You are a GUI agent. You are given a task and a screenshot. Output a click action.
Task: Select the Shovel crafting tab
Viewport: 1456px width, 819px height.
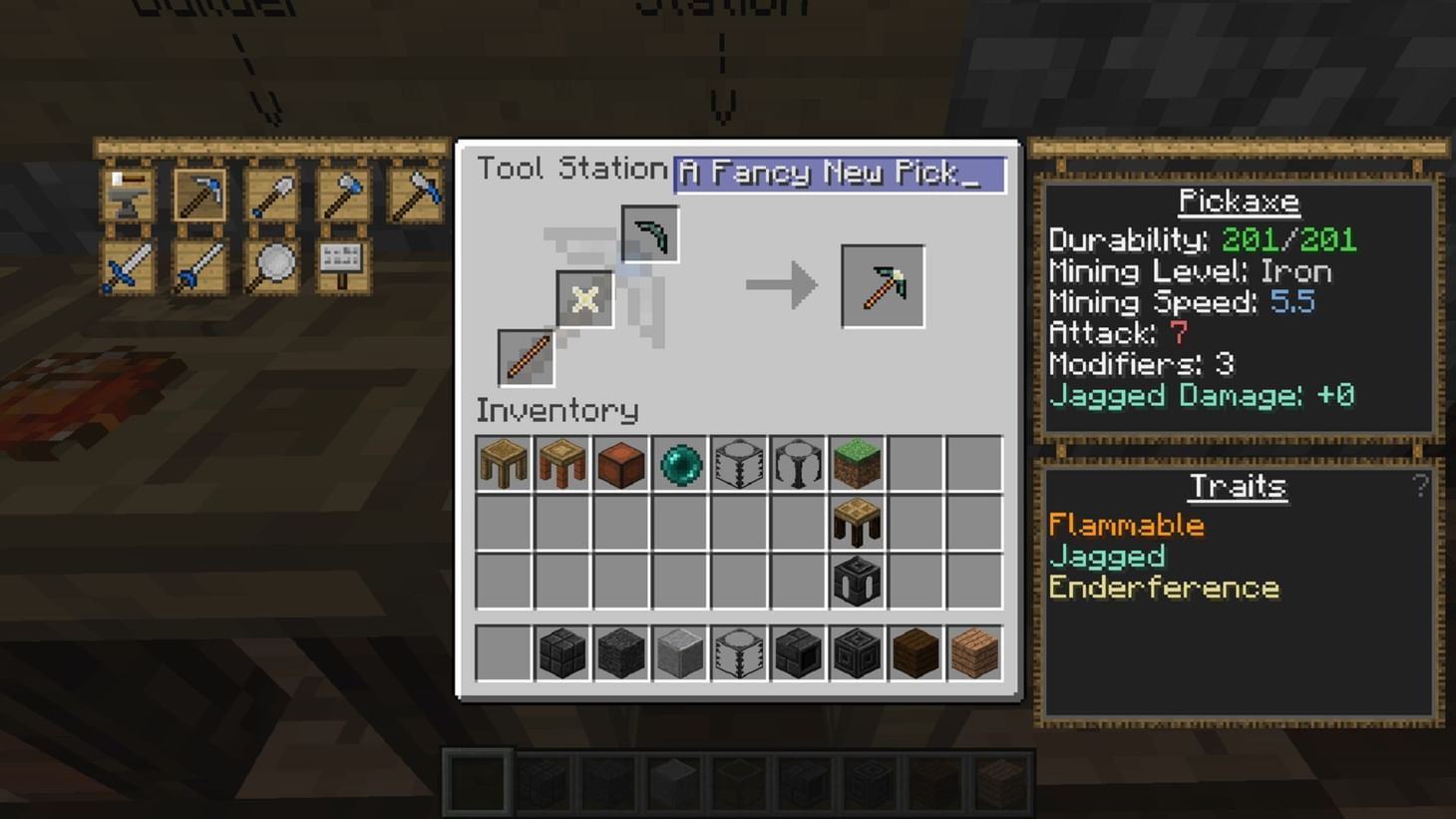270,193
